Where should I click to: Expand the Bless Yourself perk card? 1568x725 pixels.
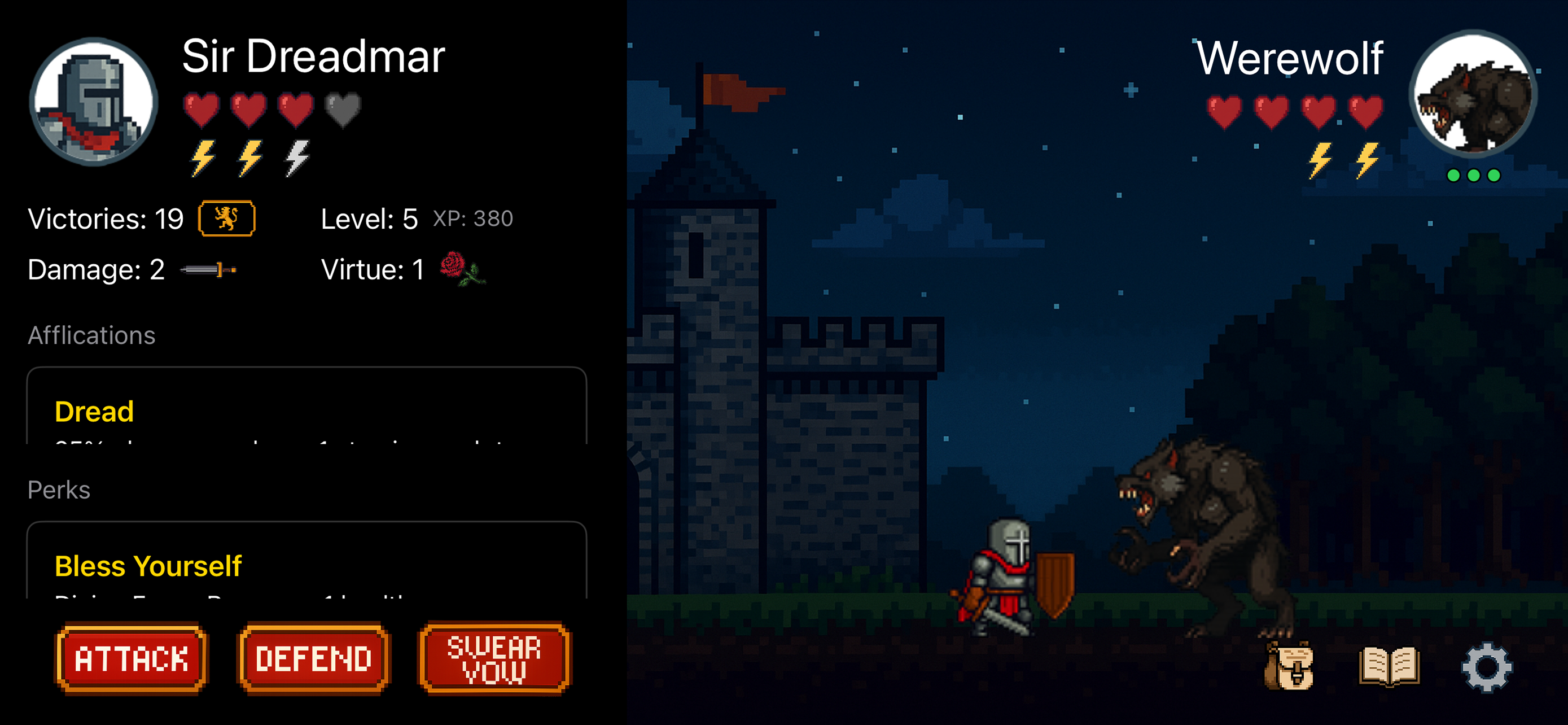[304, 566]
